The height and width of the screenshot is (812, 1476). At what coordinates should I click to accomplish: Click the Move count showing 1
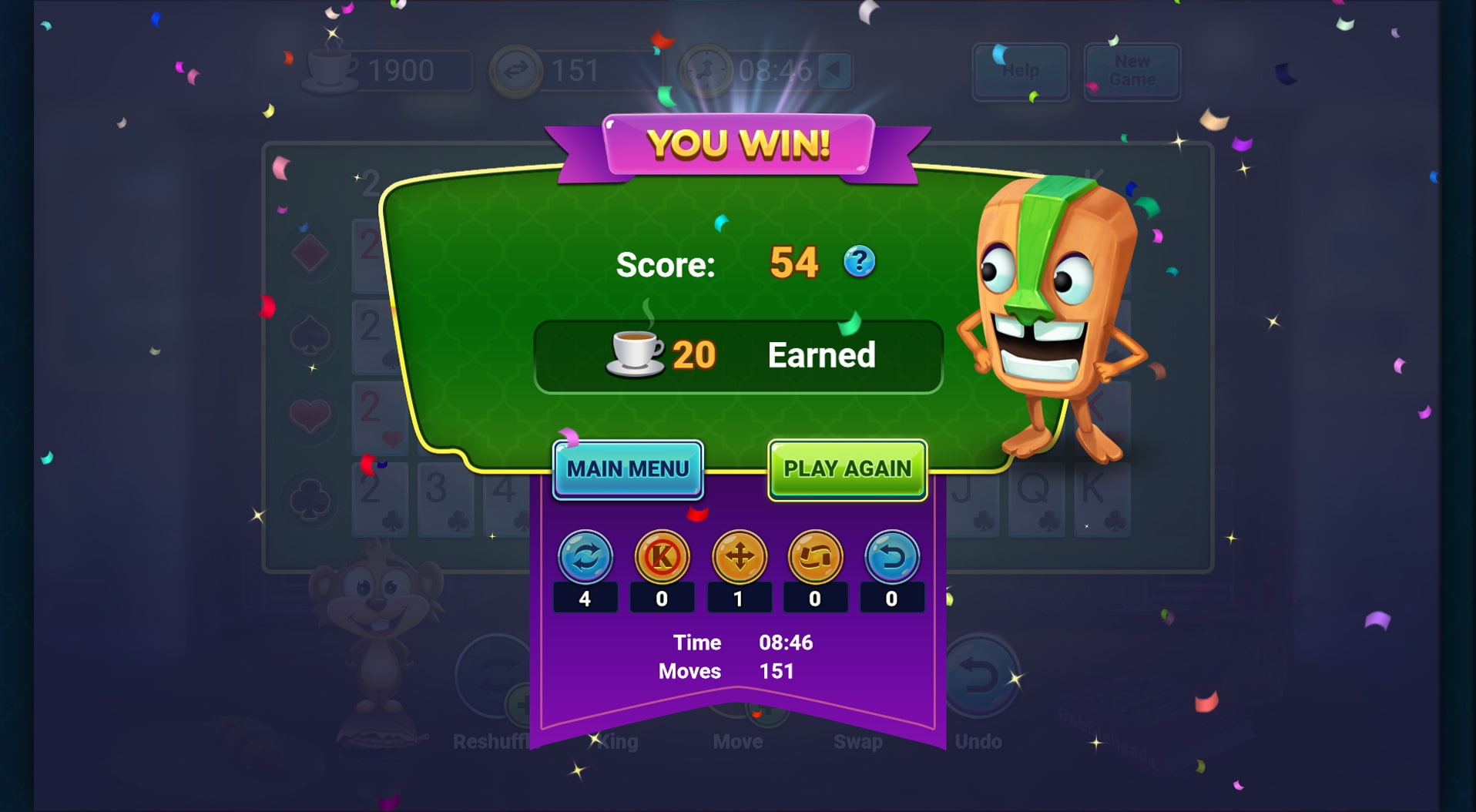pos(739,597)
